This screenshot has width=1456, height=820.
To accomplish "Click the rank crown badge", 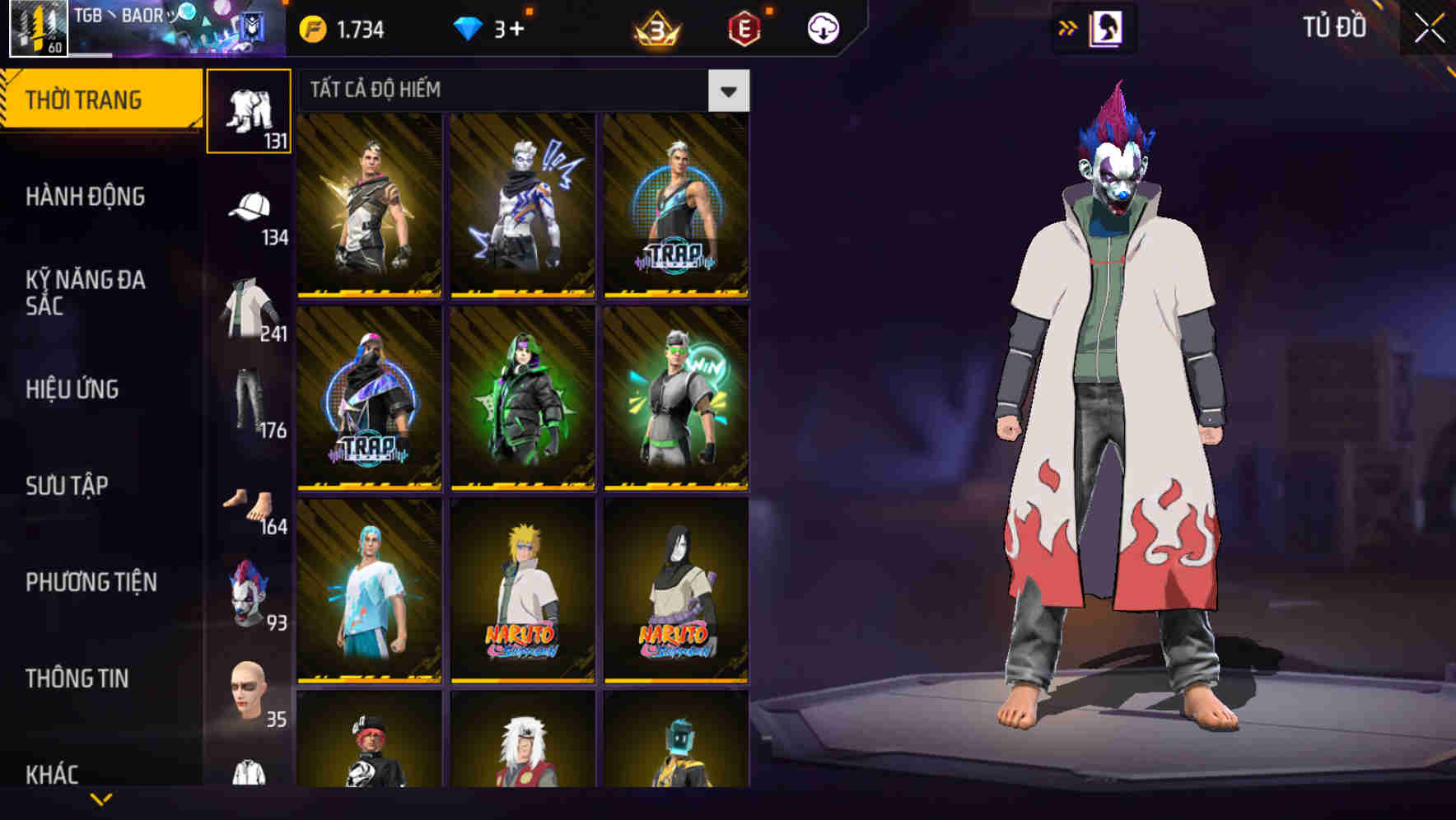I will click(x=659, y=26).
